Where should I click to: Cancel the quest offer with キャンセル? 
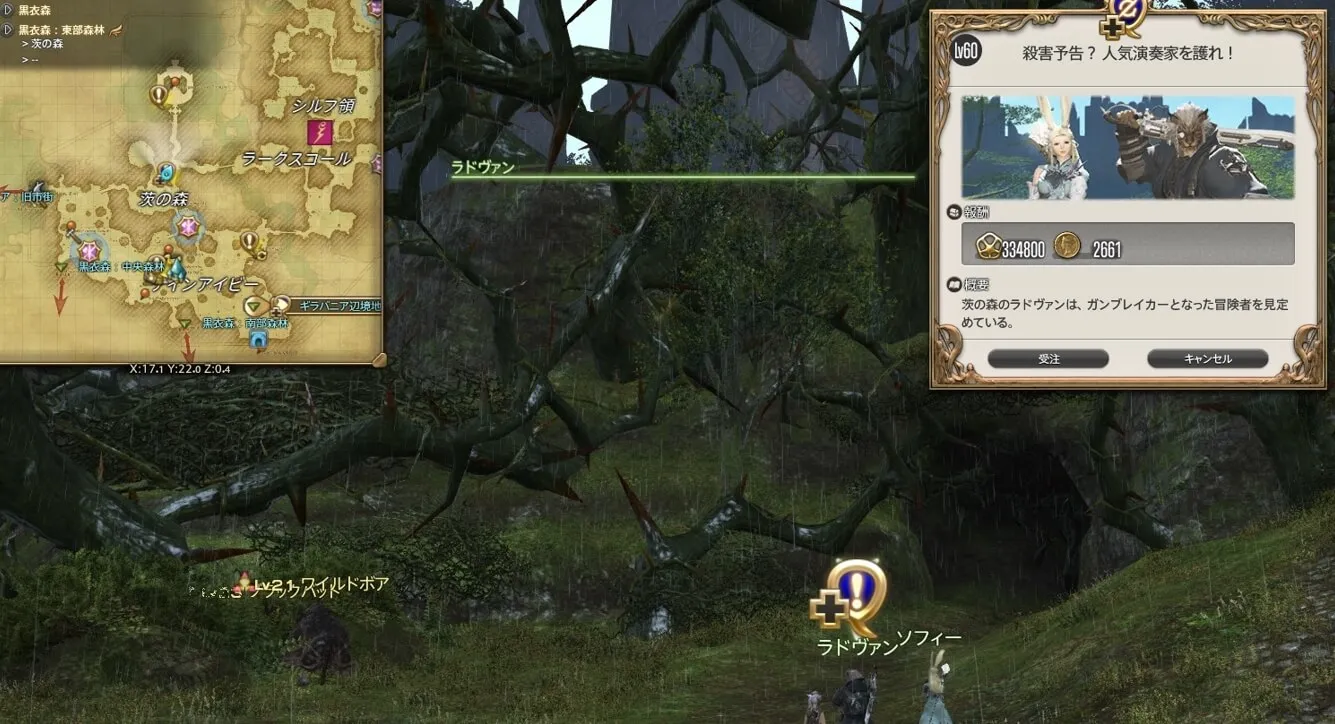tap(1207, 359)
